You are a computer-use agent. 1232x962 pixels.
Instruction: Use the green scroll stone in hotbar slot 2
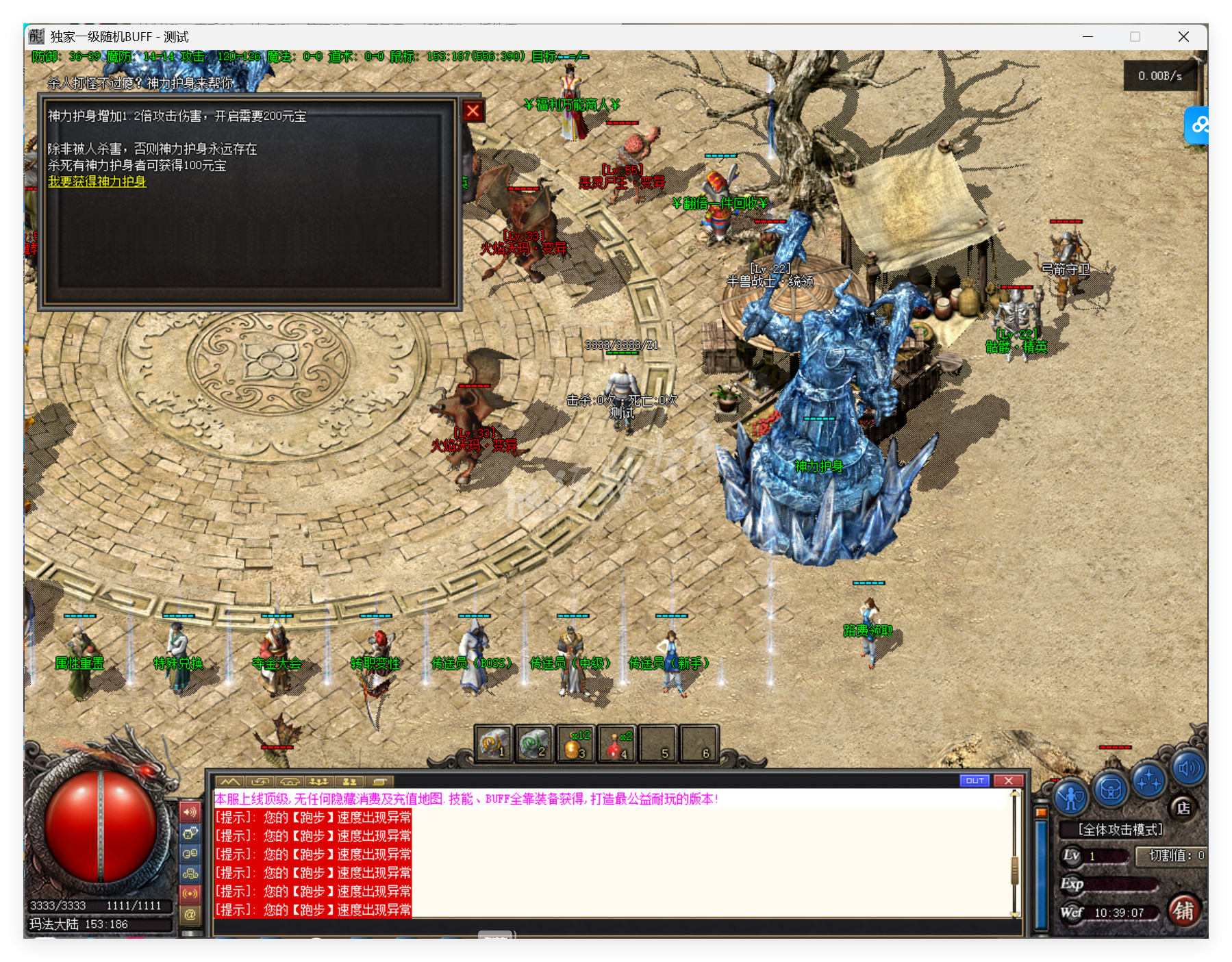(x=534, y=744)
